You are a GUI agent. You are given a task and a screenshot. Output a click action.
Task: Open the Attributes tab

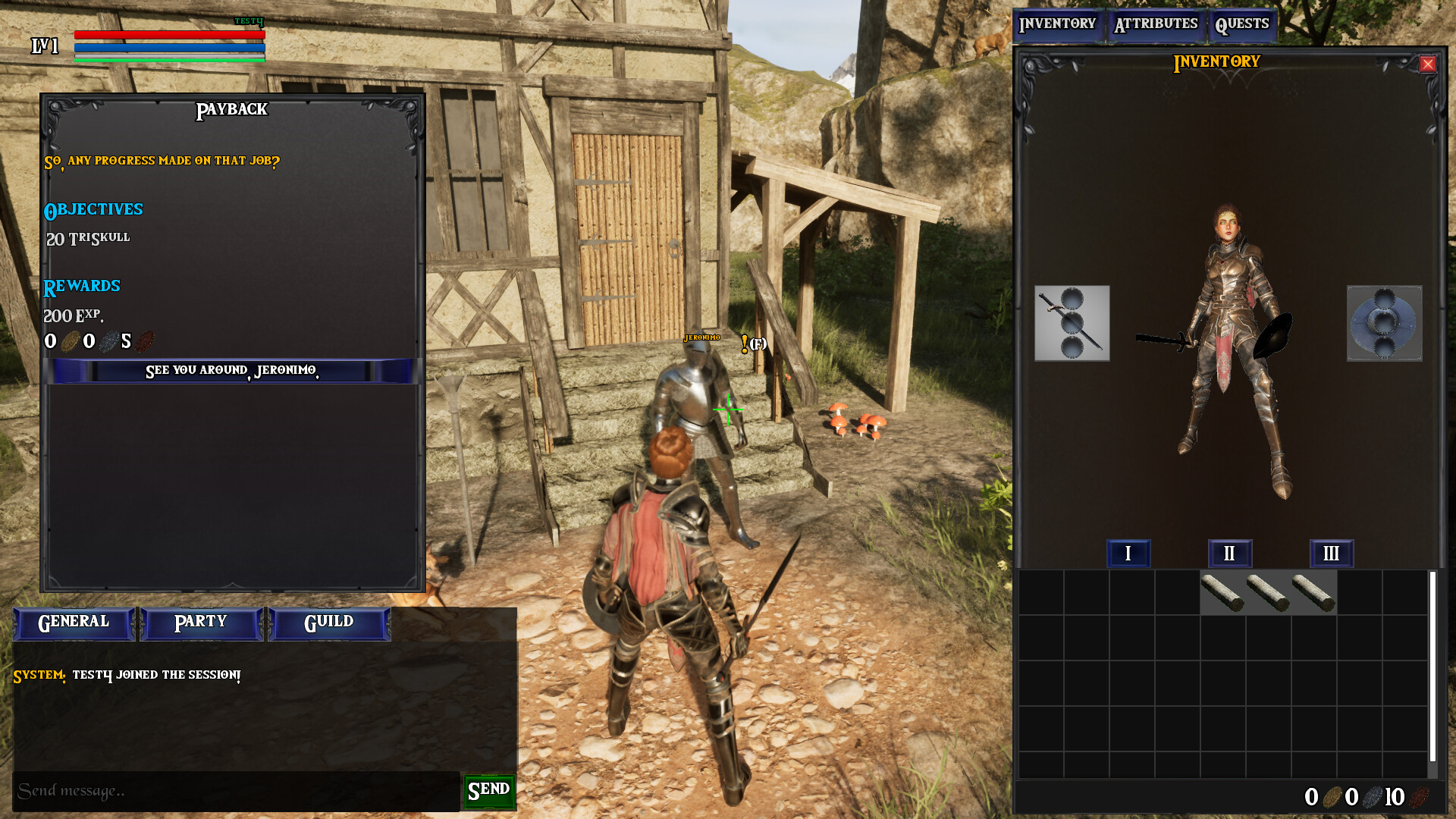click(1156, 23)
